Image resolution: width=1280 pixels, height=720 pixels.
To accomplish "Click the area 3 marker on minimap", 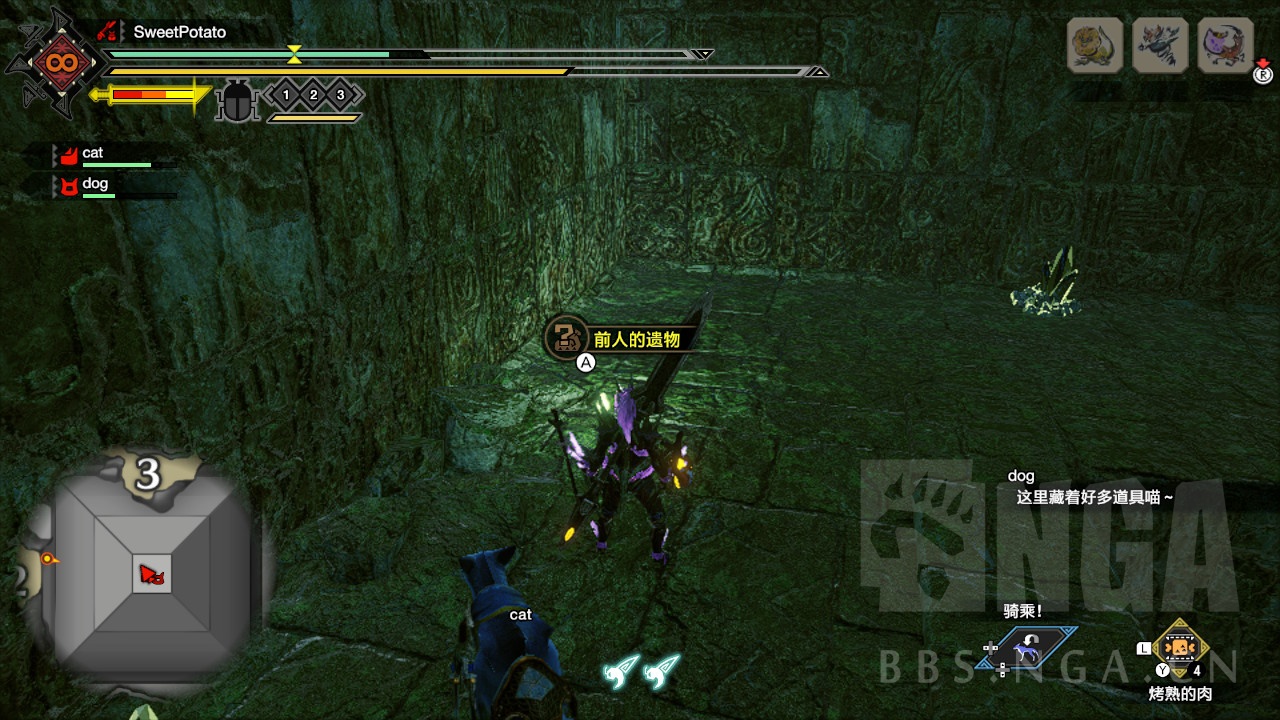I will point(148,474).
